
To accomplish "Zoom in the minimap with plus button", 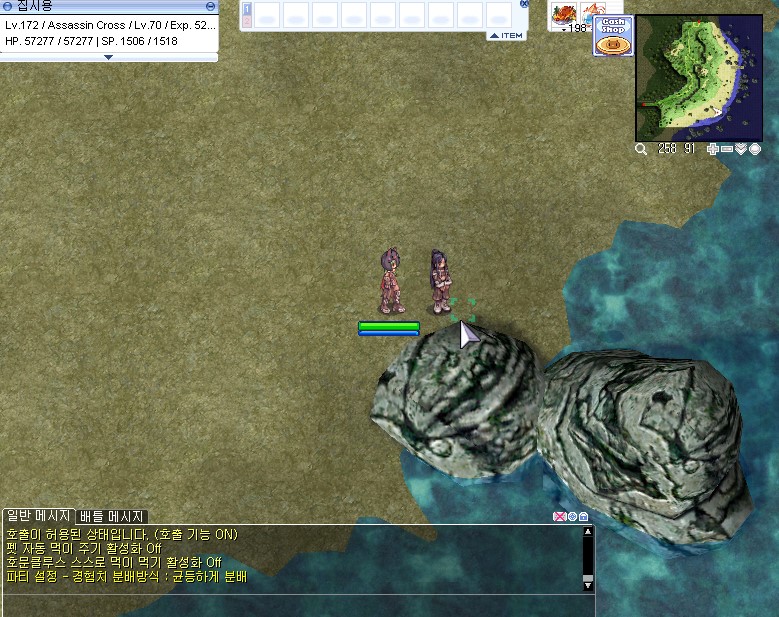I will tap(713, 149).
